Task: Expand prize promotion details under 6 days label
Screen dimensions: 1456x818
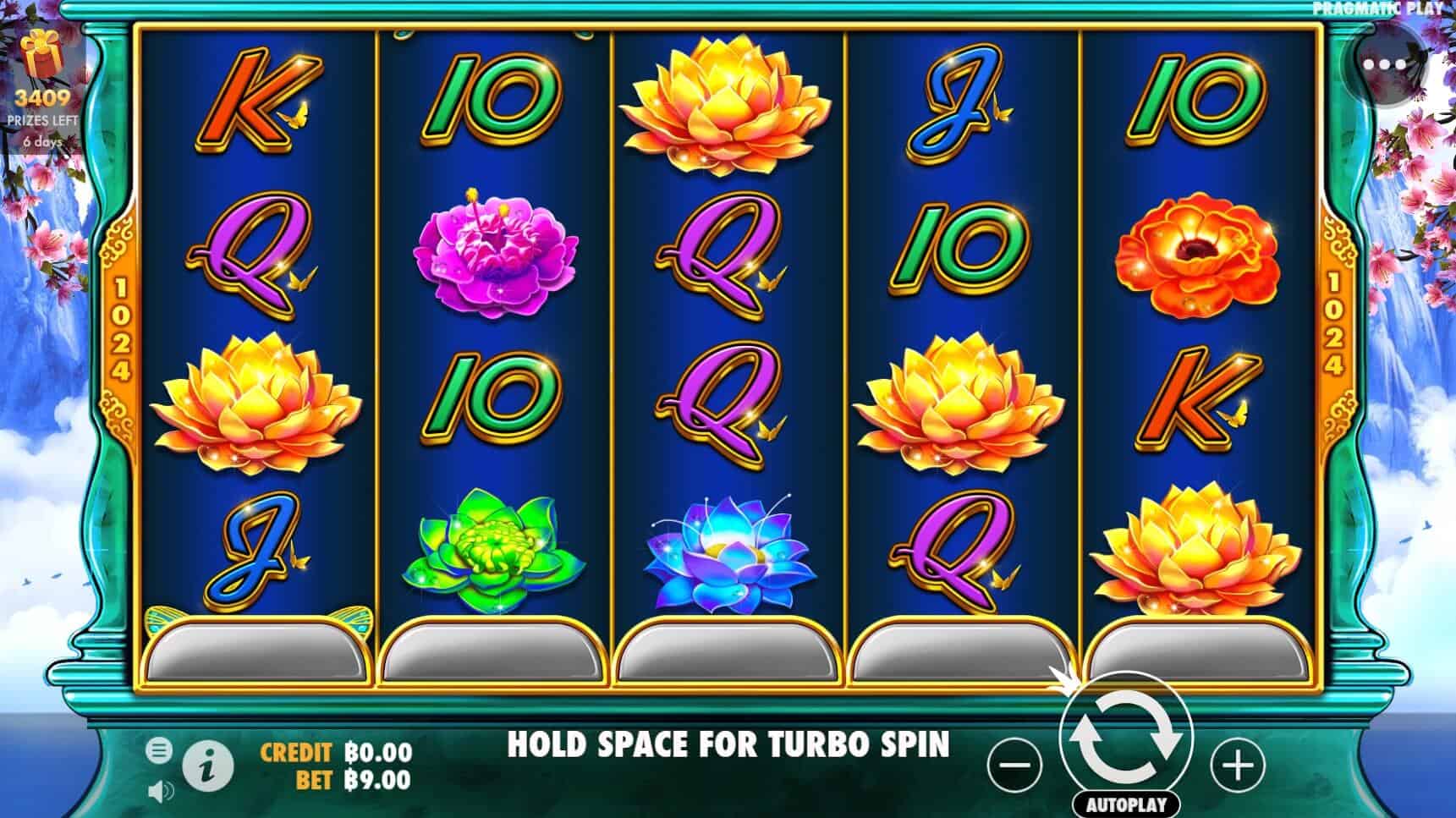Action: coord(44,144)
